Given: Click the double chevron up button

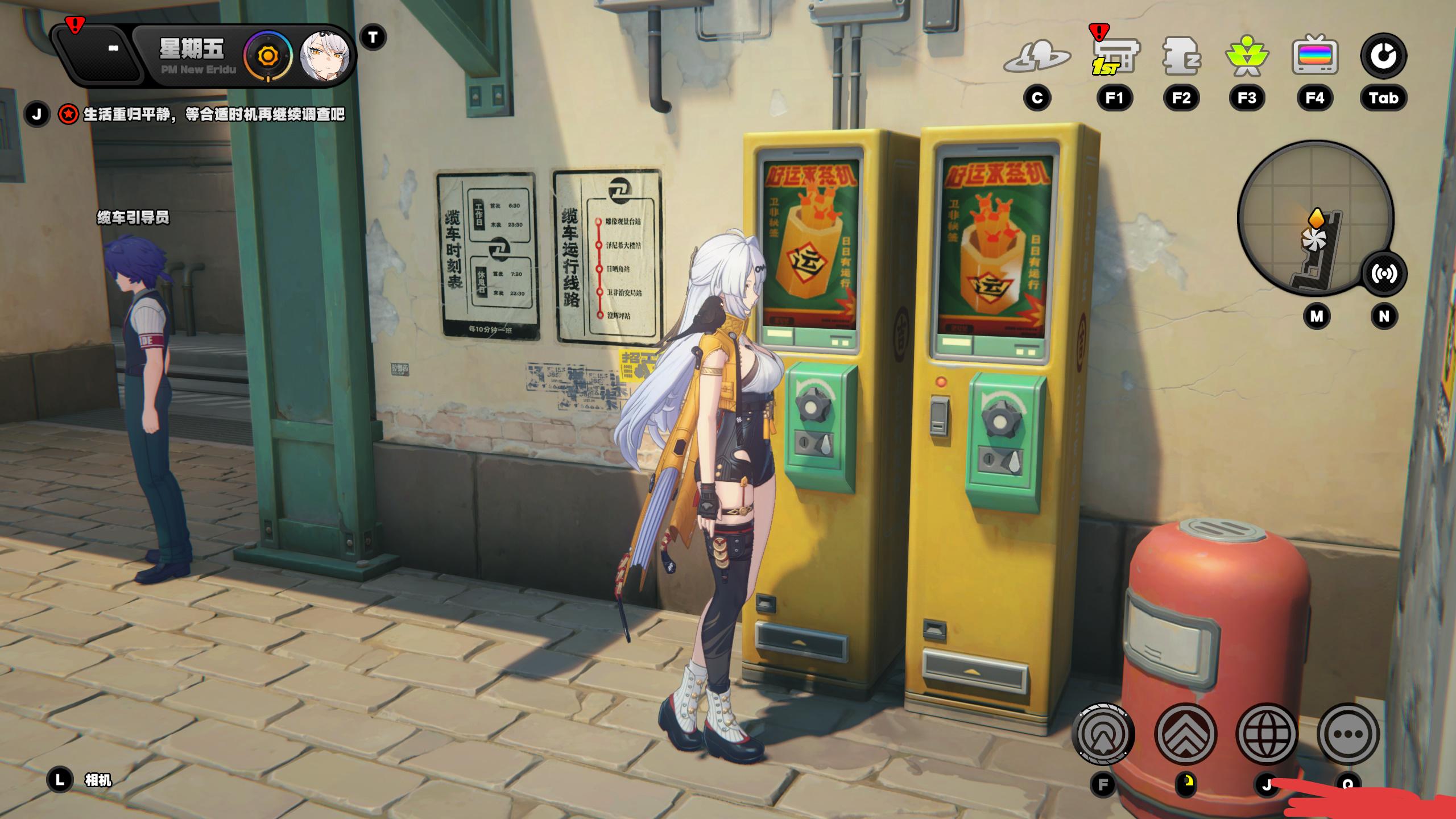Looking at the screenshot, I should click(x=1186, y=734).
